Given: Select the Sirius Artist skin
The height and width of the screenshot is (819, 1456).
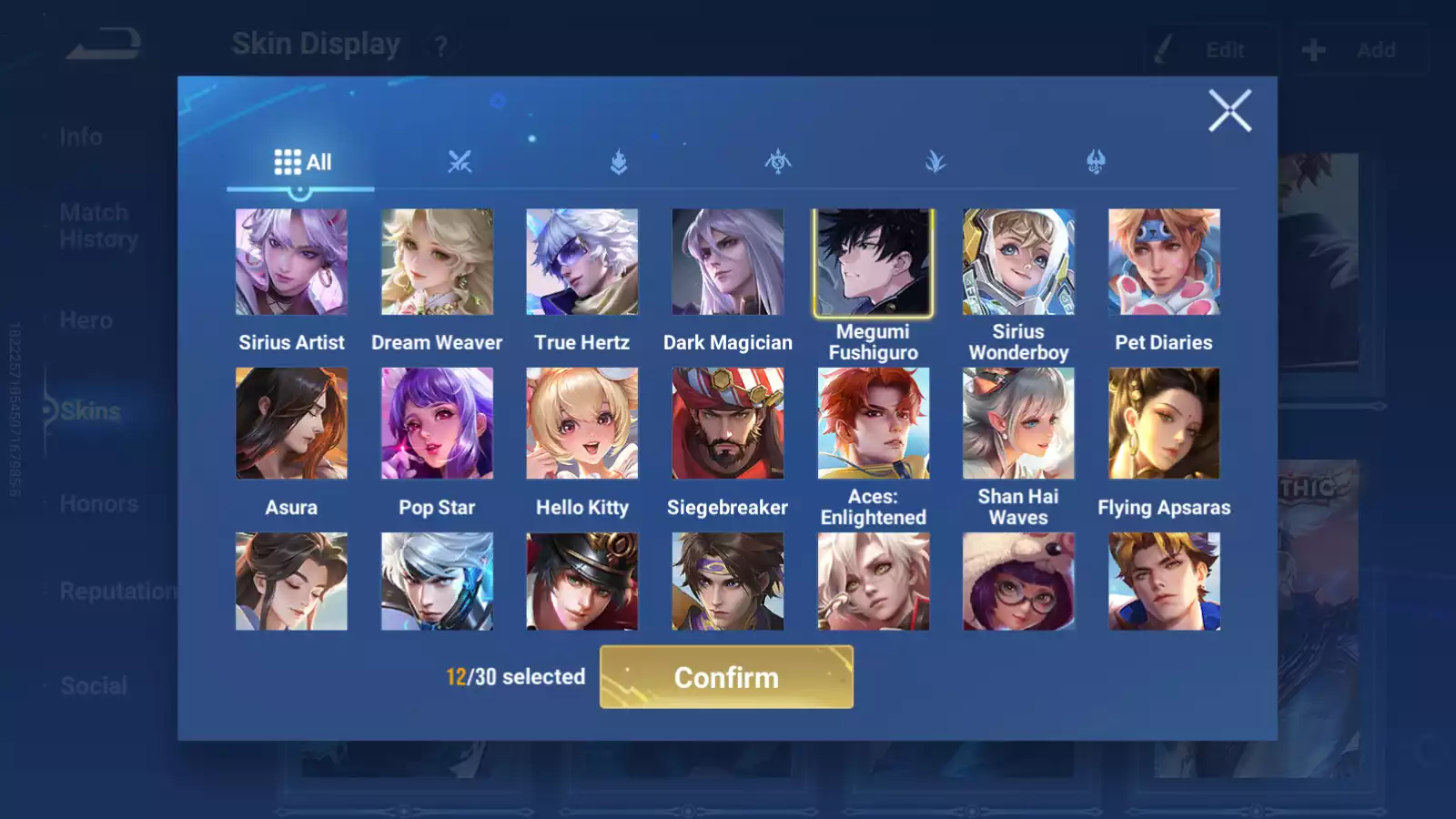Looking at the screenshot, I should point(291,262).
